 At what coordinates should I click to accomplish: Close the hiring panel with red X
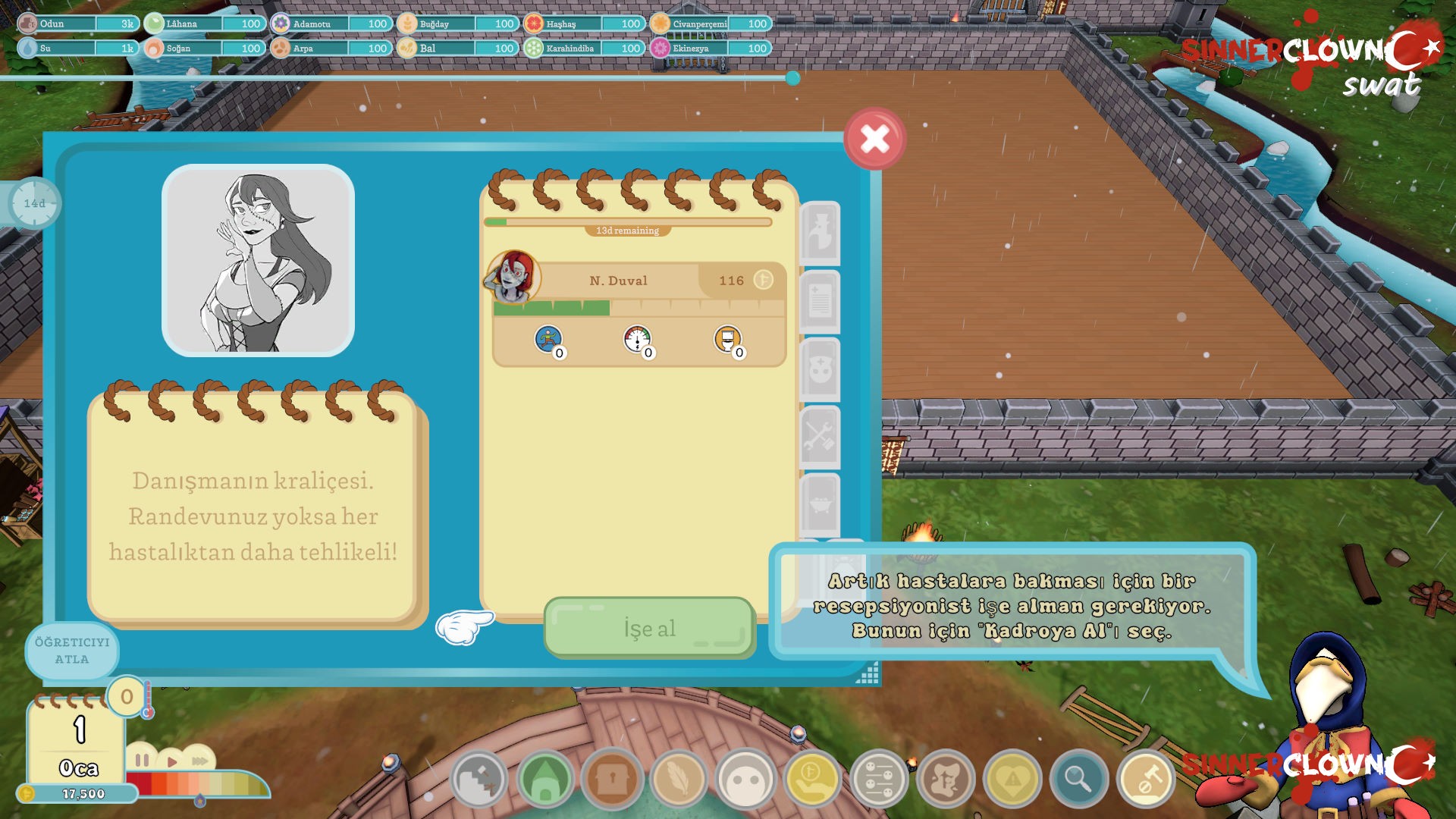click(874, 139)
